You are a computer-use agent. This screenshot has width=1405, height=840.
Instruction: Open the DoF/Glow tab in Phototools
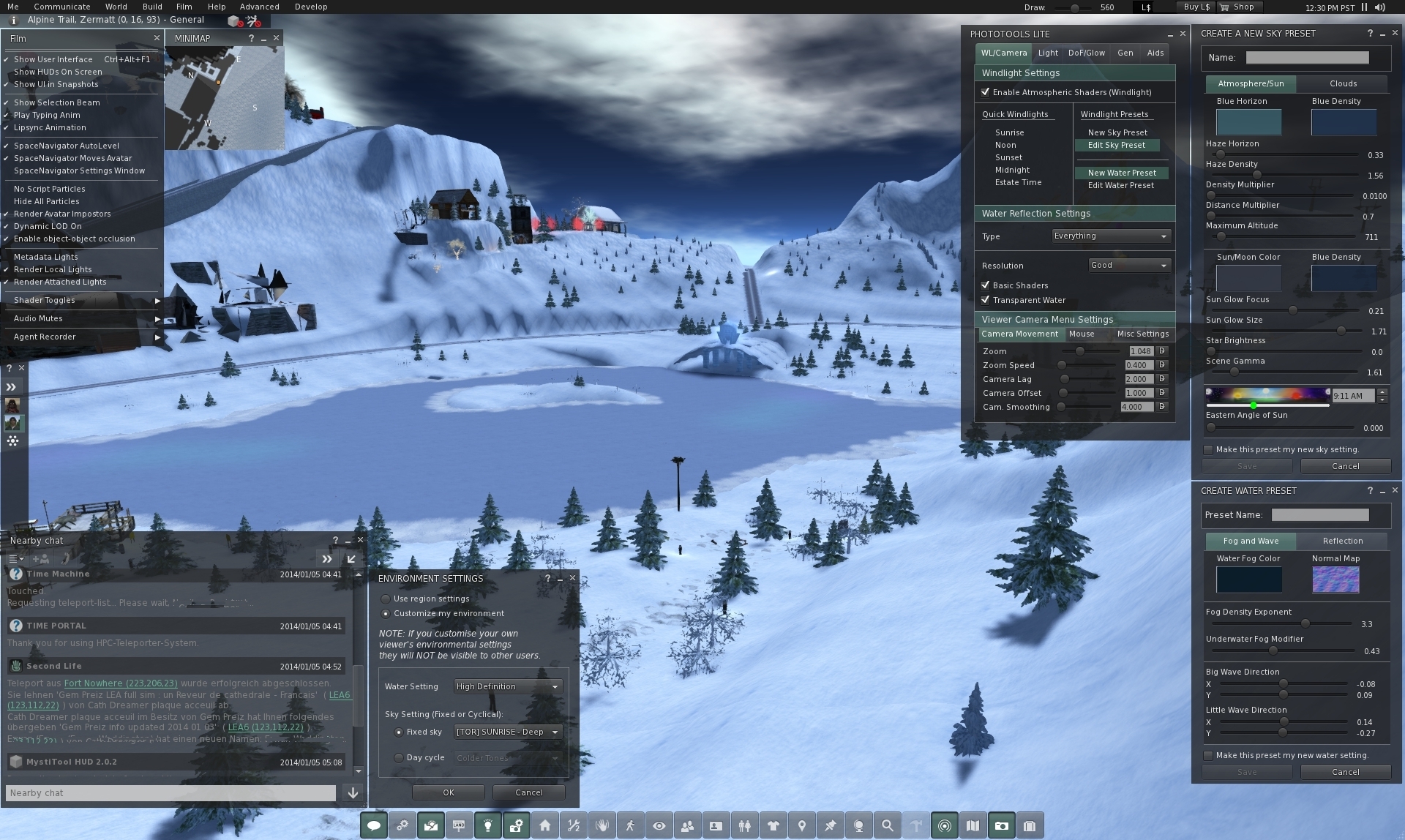1086,52
